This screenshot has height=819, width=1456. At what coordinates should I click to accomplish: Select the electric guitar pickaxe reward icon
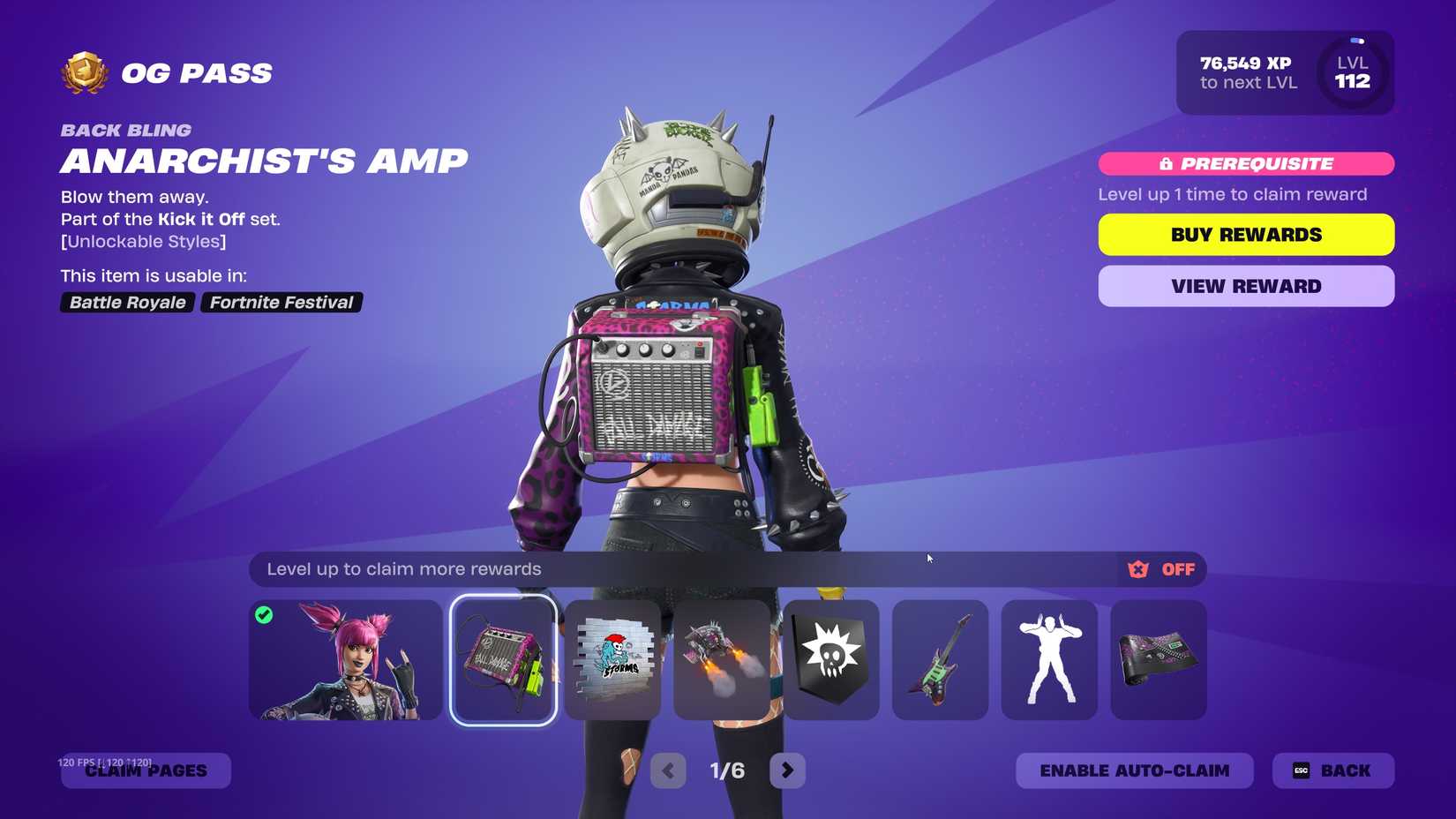pyautogui.click(x=940, y=659)
